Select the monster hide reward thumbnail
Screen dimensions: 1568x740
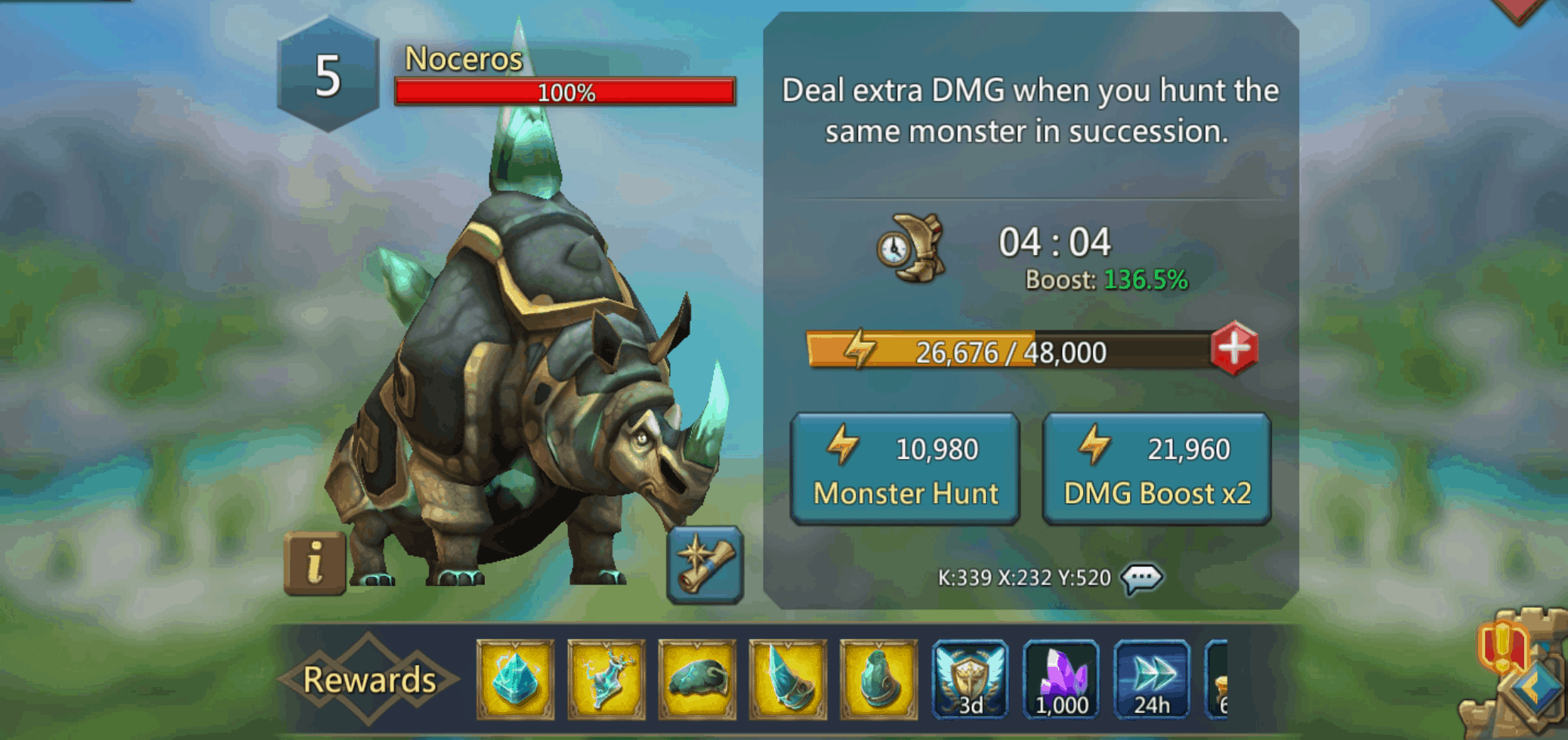pos(697,678)
